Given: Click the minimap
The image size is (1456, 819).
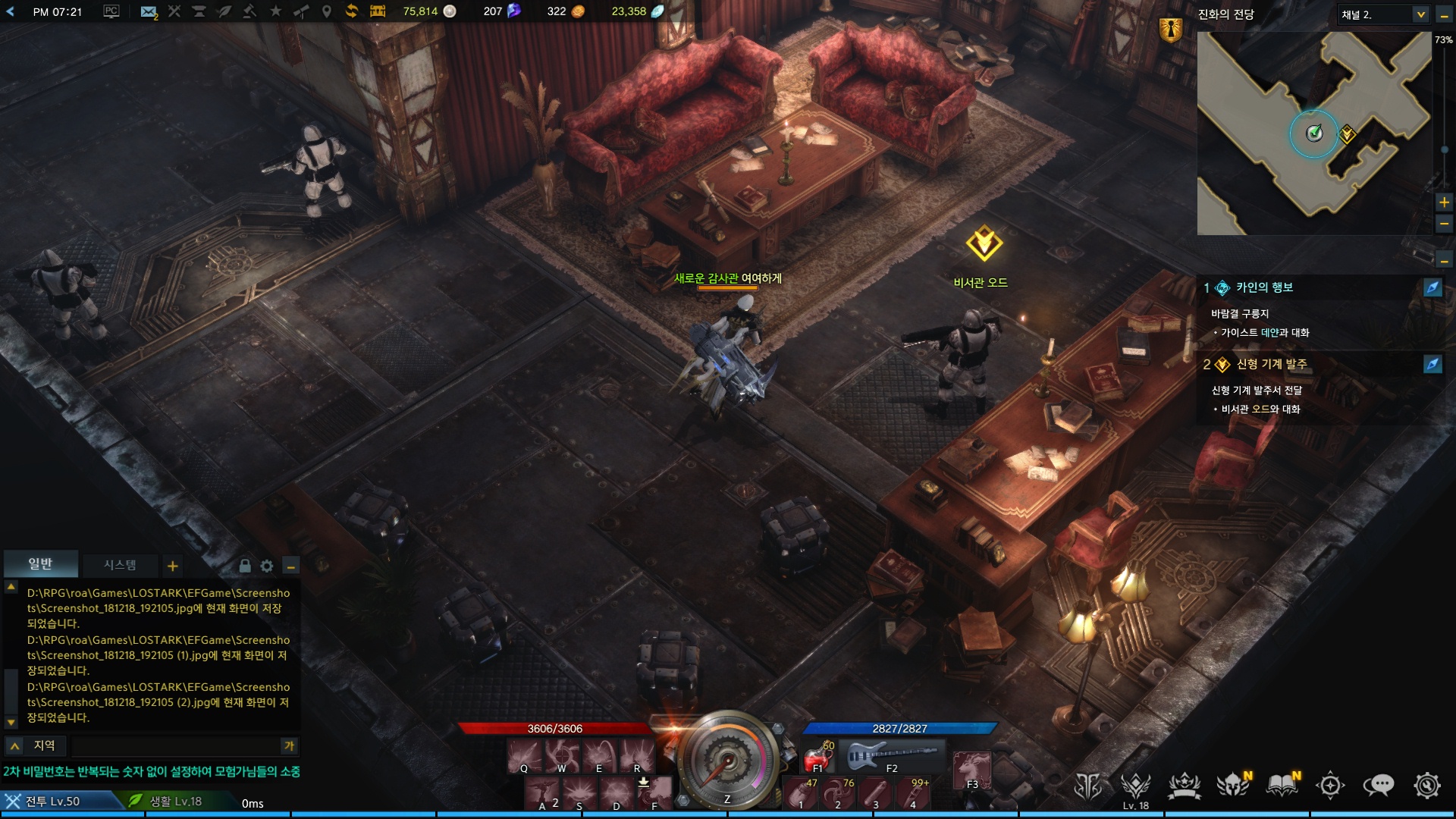Looking at the screenshot, I should [x=1313, y=133].
